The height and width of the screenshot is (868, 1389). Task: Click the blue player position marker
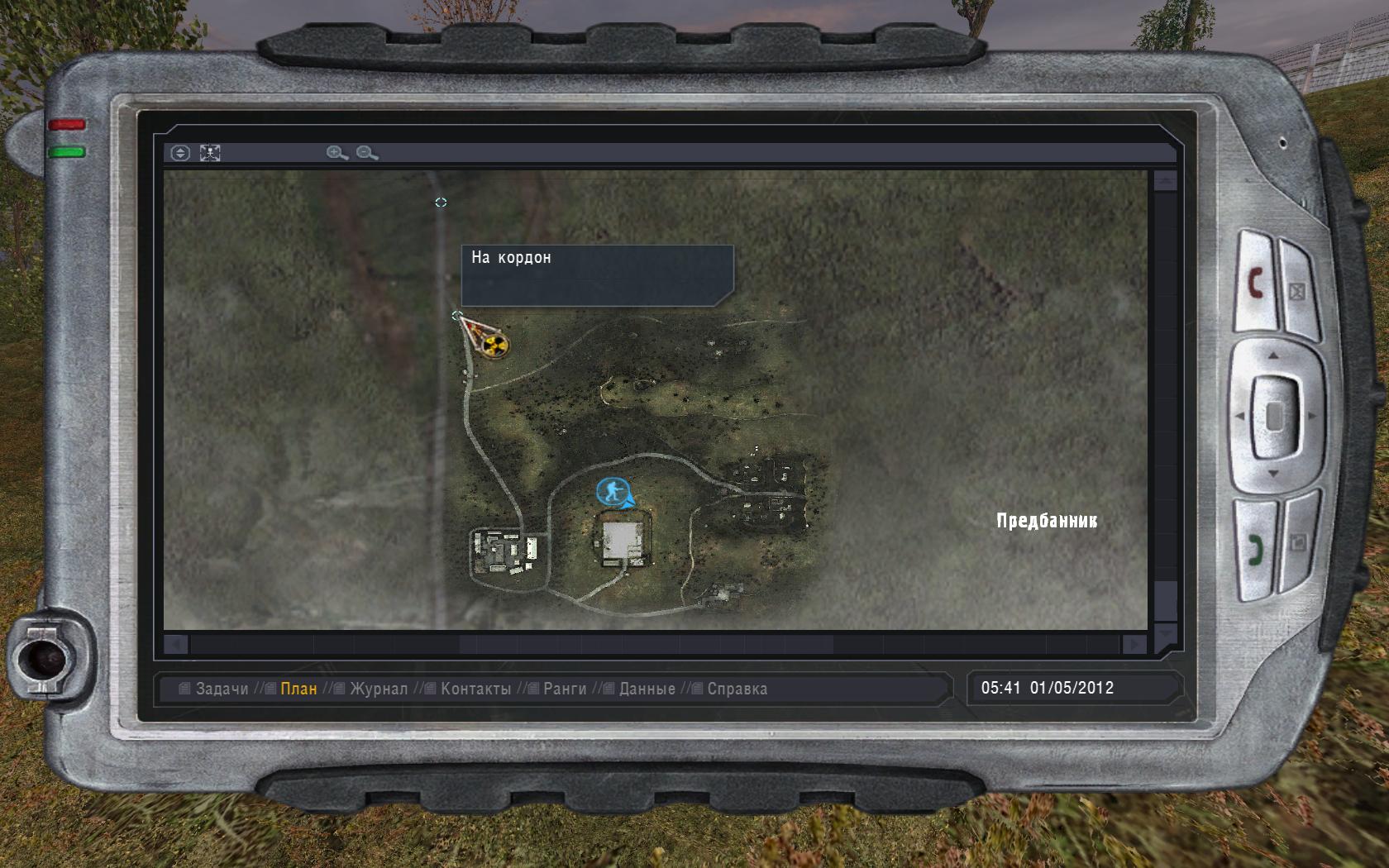pyautogui.click(x=612, y=490)
